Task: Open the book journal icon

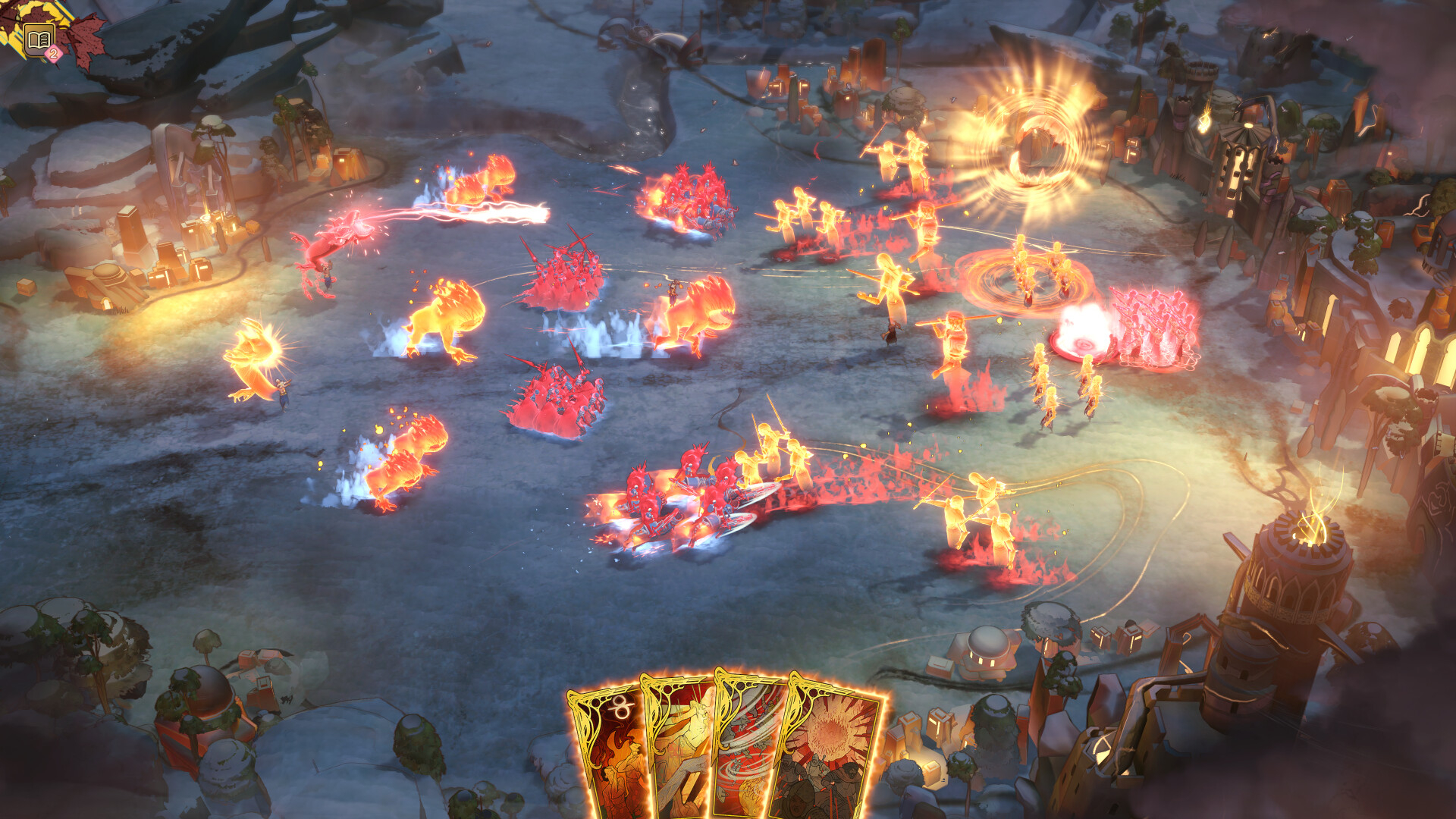Action: pyautogui.click(x=39, y=39)
